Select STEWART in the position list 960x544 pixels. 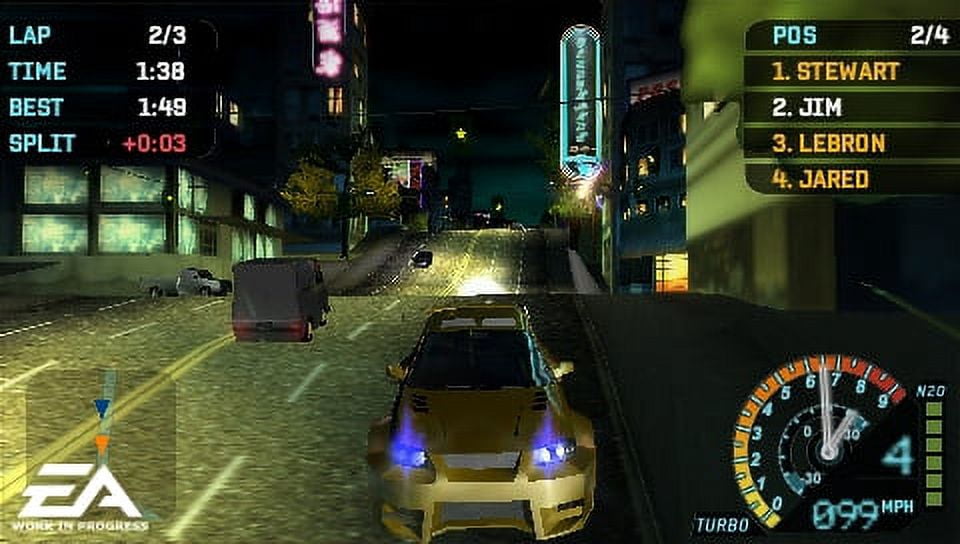pyautogui.click(x=836, y=72)
